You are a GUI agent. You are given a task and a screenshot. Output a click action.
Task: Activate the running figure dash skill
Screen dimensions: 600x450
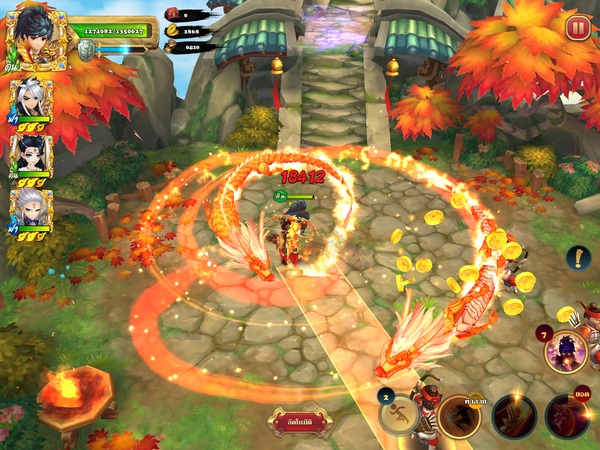pyautogui.click(x=400, y=416)
